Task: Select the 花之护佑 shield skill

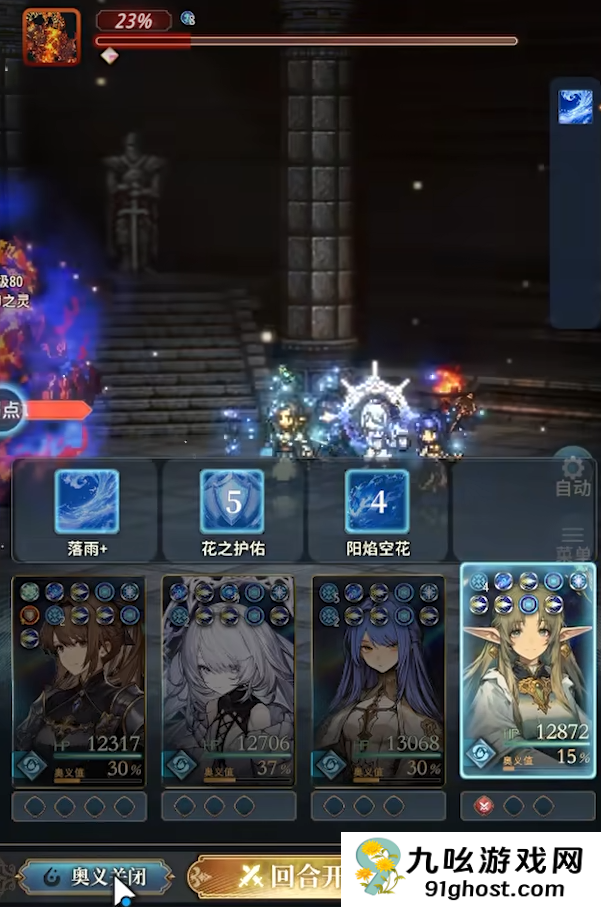Action: pyautogui.click(x=233, y=503)
